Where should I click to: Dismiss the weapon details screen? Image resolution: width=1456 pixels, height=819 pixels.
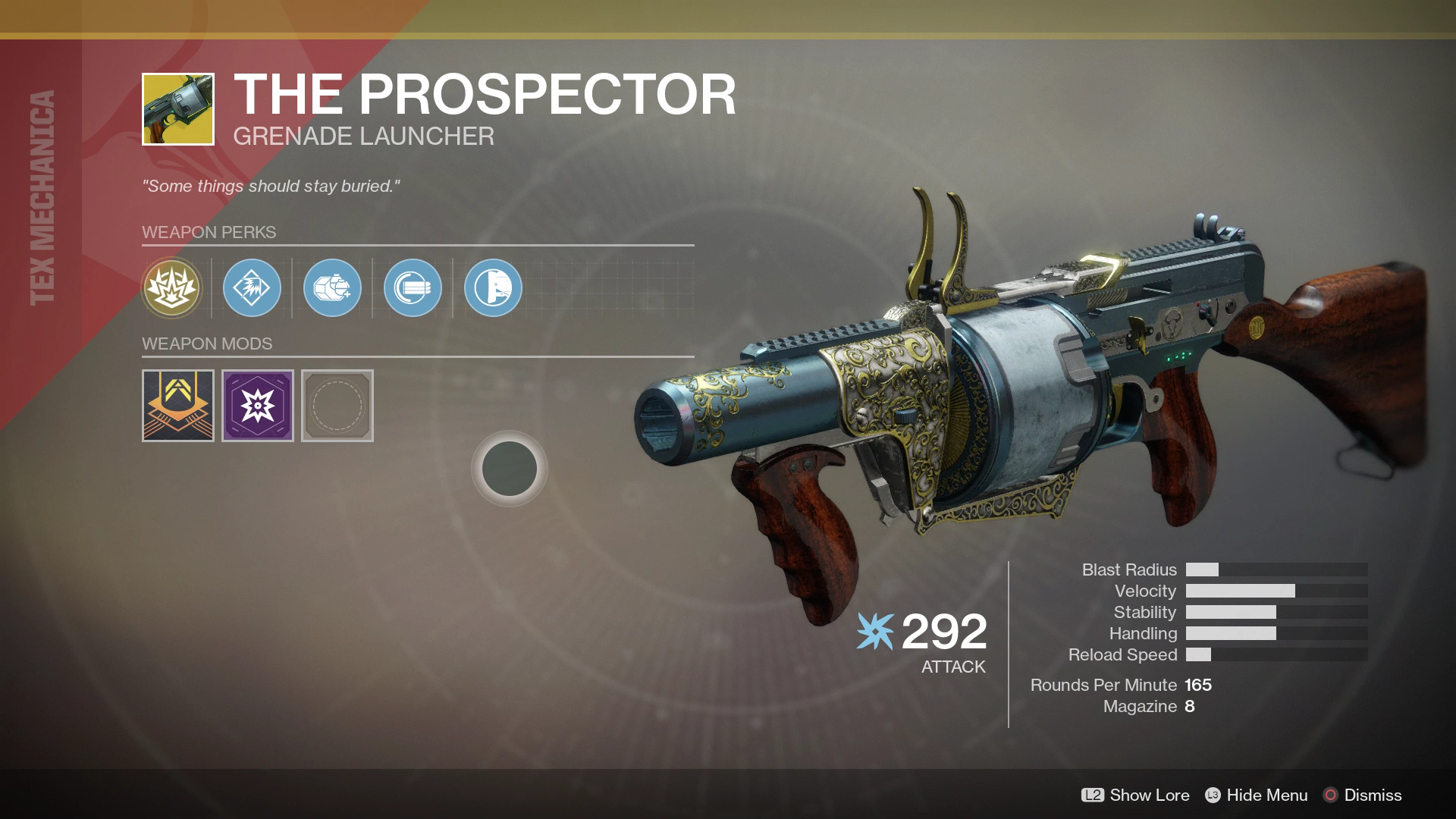pyautogui.click(x=1363, y=795)
